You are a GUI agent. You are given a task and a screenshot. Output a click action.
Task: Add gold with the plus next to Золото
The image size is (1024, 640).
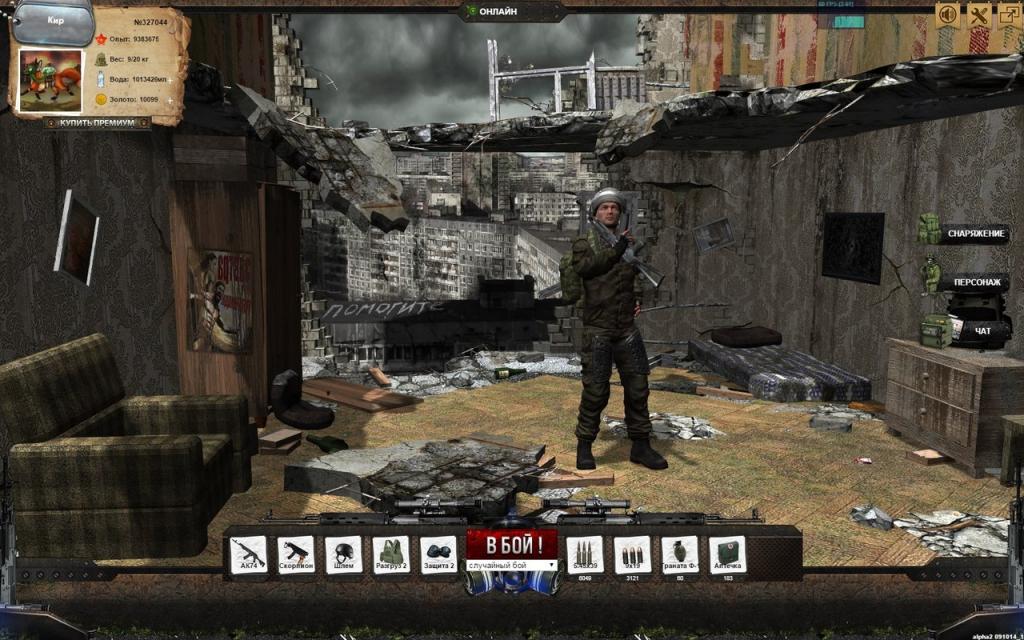[x=169, y=100]
